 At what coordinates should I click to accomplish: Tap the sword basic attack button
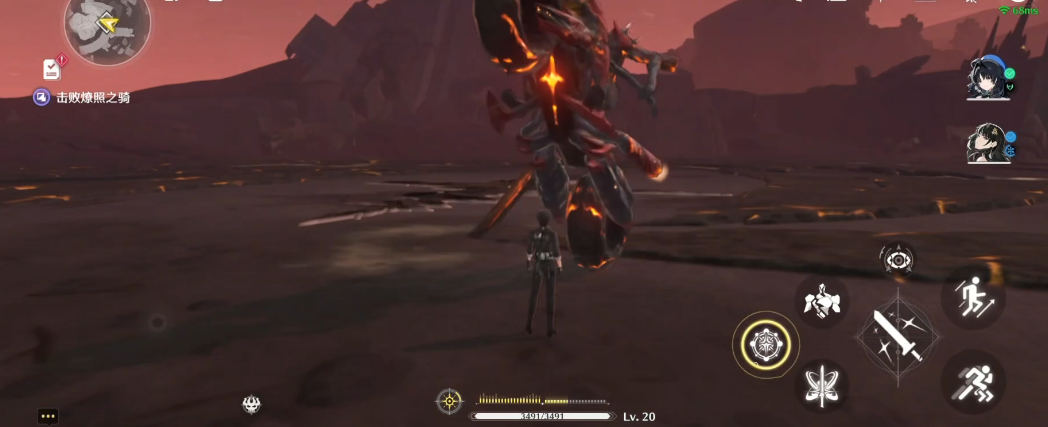[897, 335]
